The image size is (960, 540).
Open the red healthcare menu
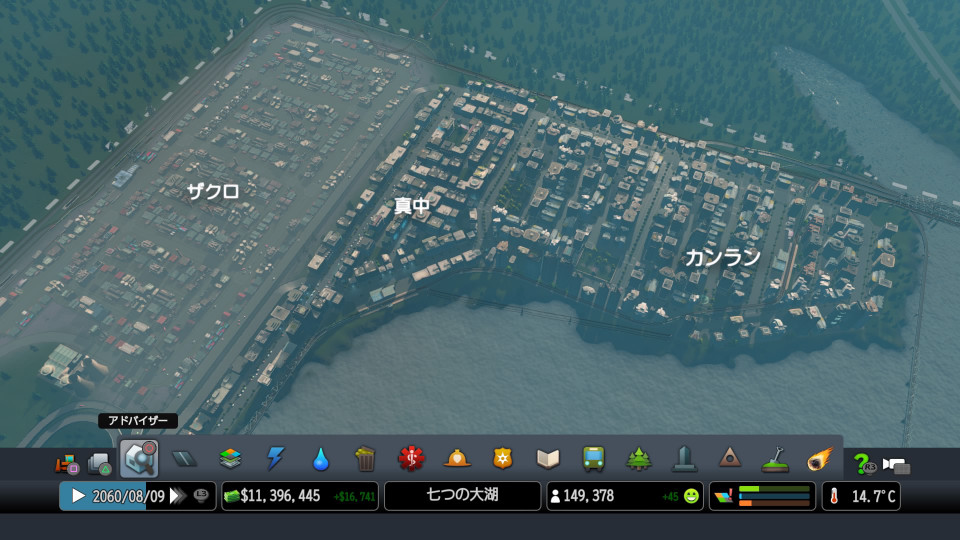[x=411, y=459]
